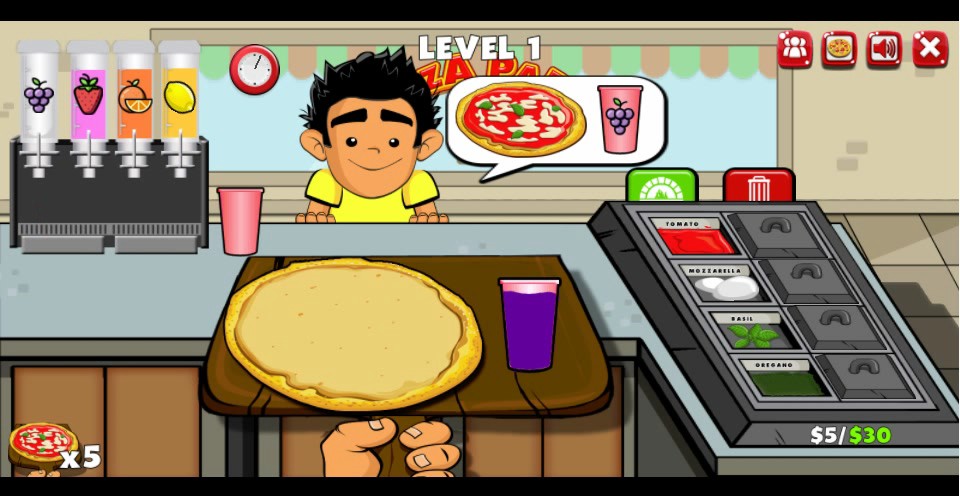Choose the orange juice dispenser
This screenshot has width=960, height=496.
[x=134, y=97]
